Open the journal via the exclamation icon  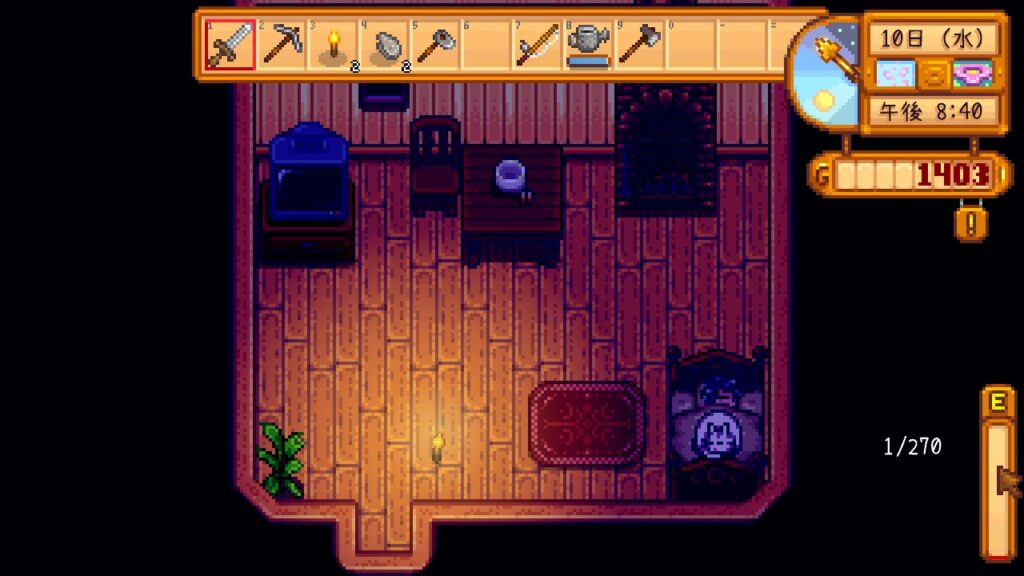tap(970, 222)
